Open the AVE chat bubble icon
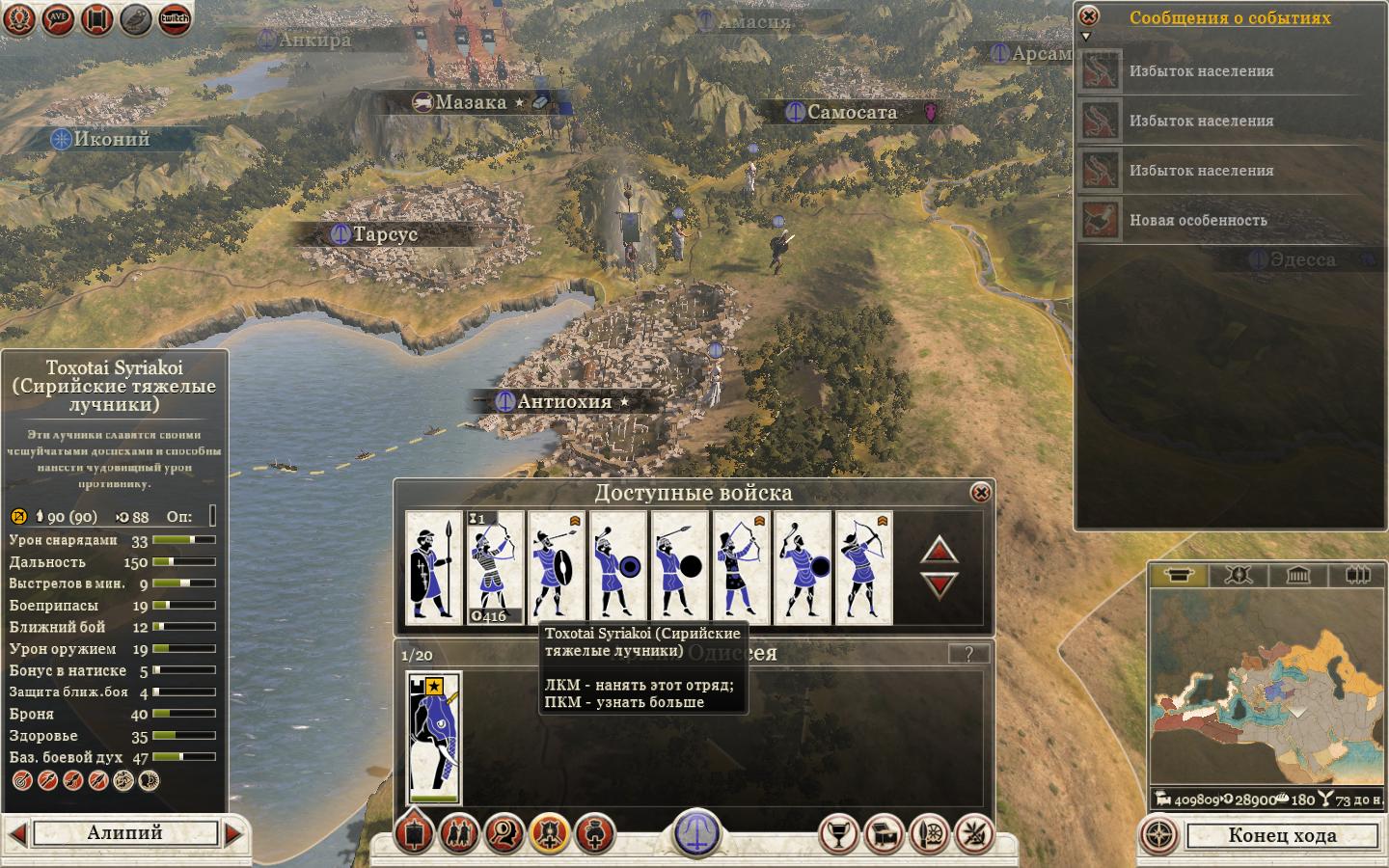This screenshot has height=868, width=1389. tap(59, 18)
